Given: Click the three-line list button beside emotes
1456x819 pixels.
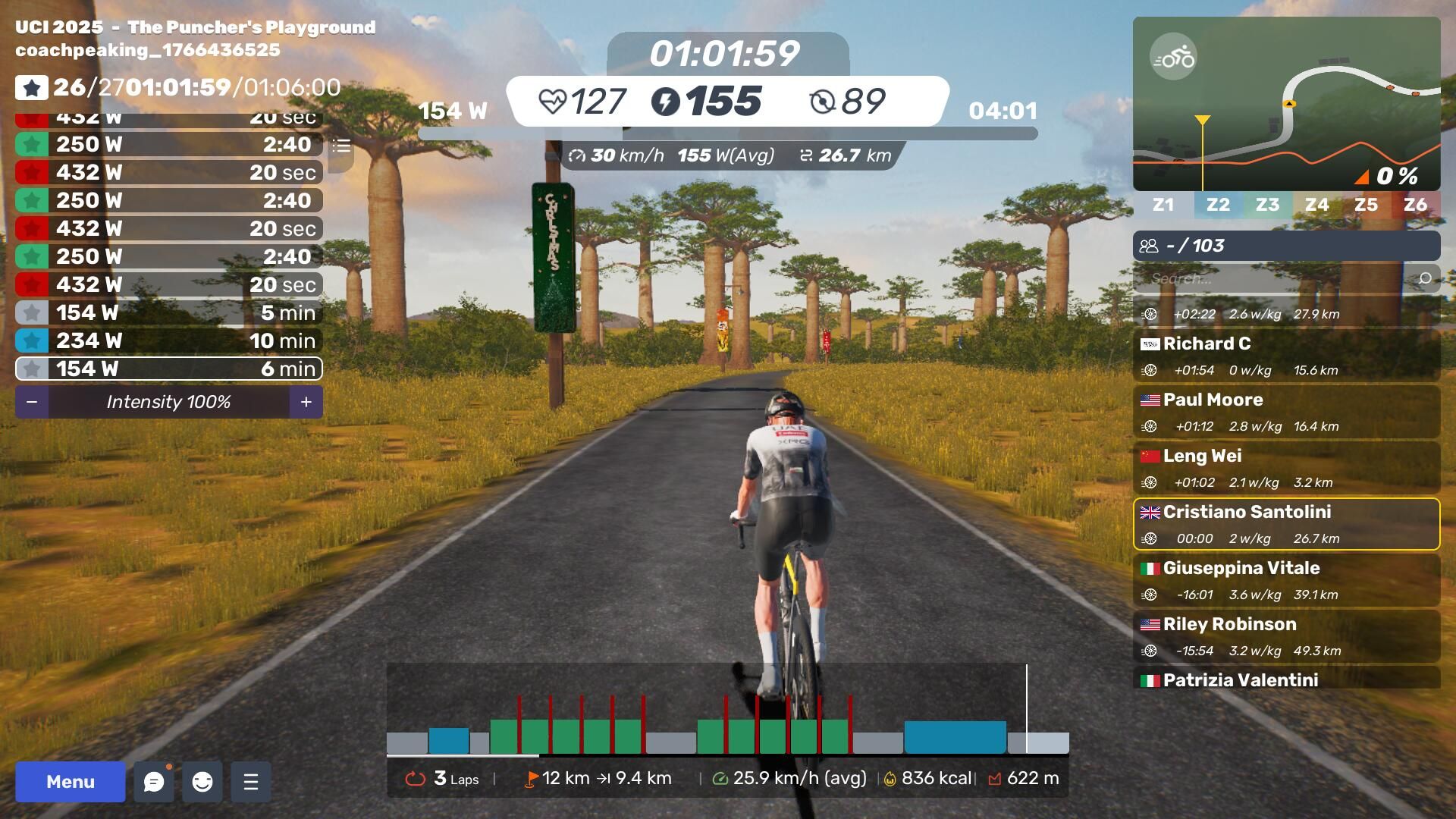Looking at the screenshot, I should pos(251,782).
